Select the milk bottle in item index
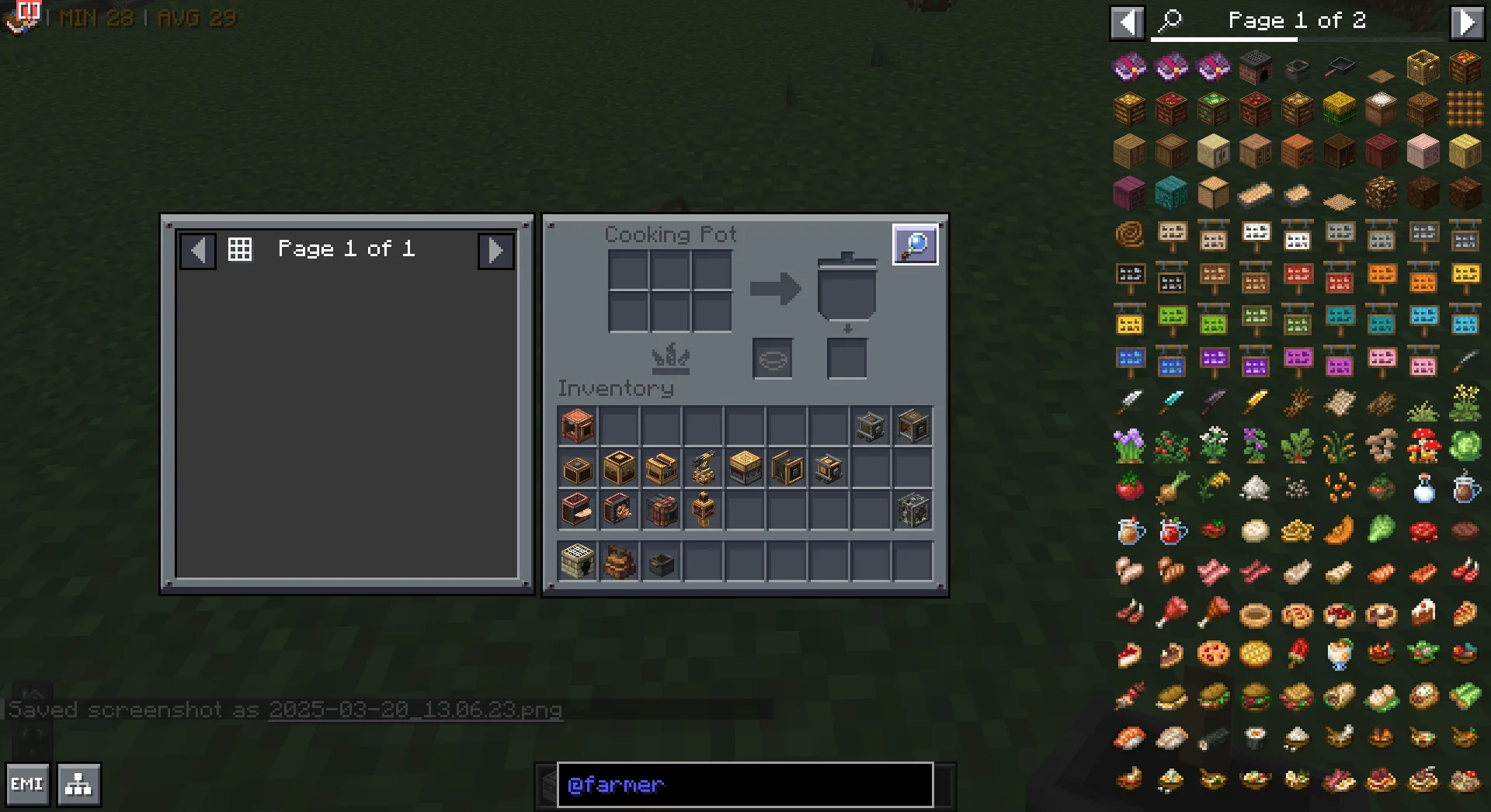Screen dimensions: 1491x812 1423,488
